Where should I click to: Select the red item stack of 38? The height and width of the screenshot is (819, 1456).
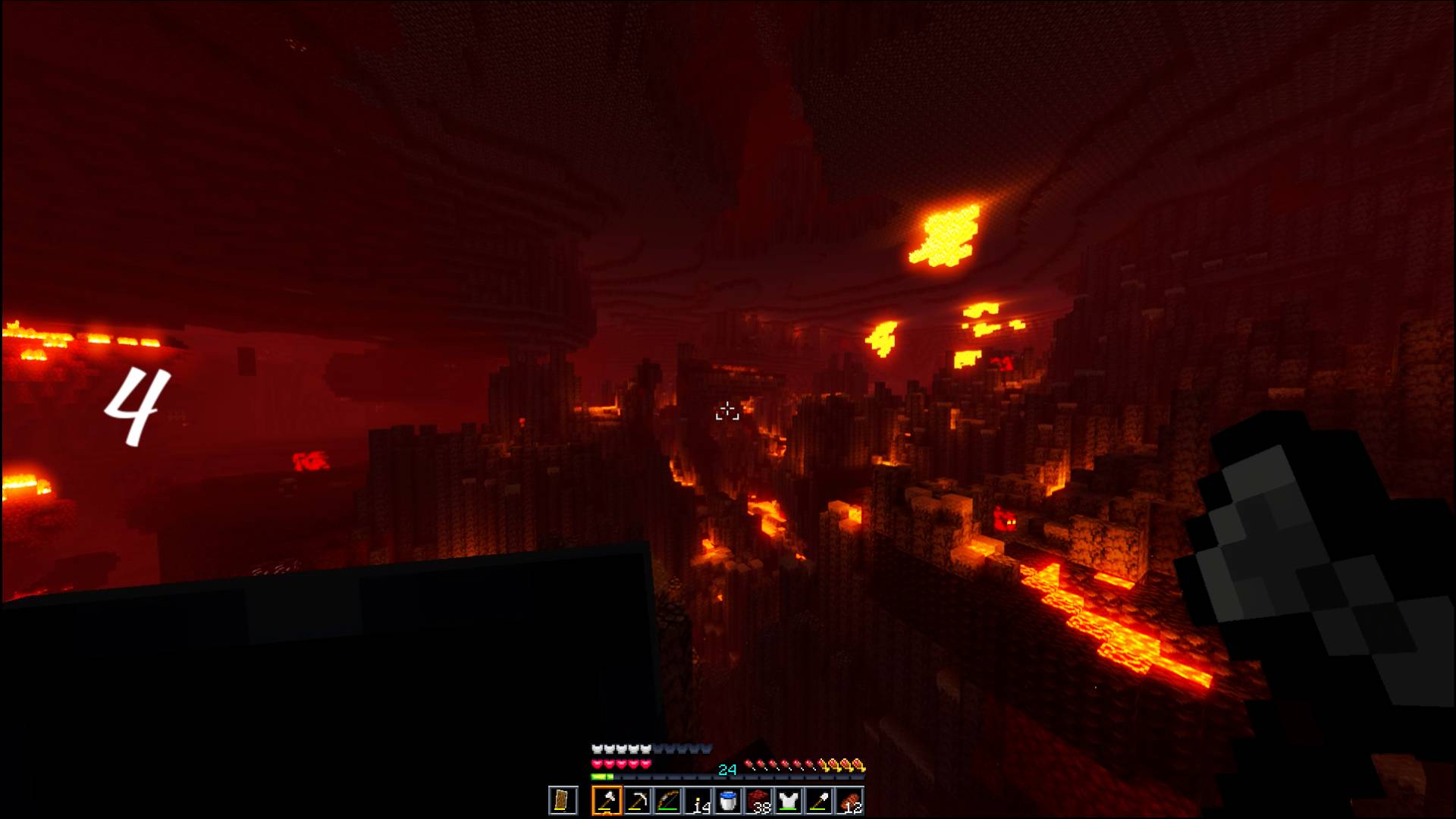coord(758,802)
